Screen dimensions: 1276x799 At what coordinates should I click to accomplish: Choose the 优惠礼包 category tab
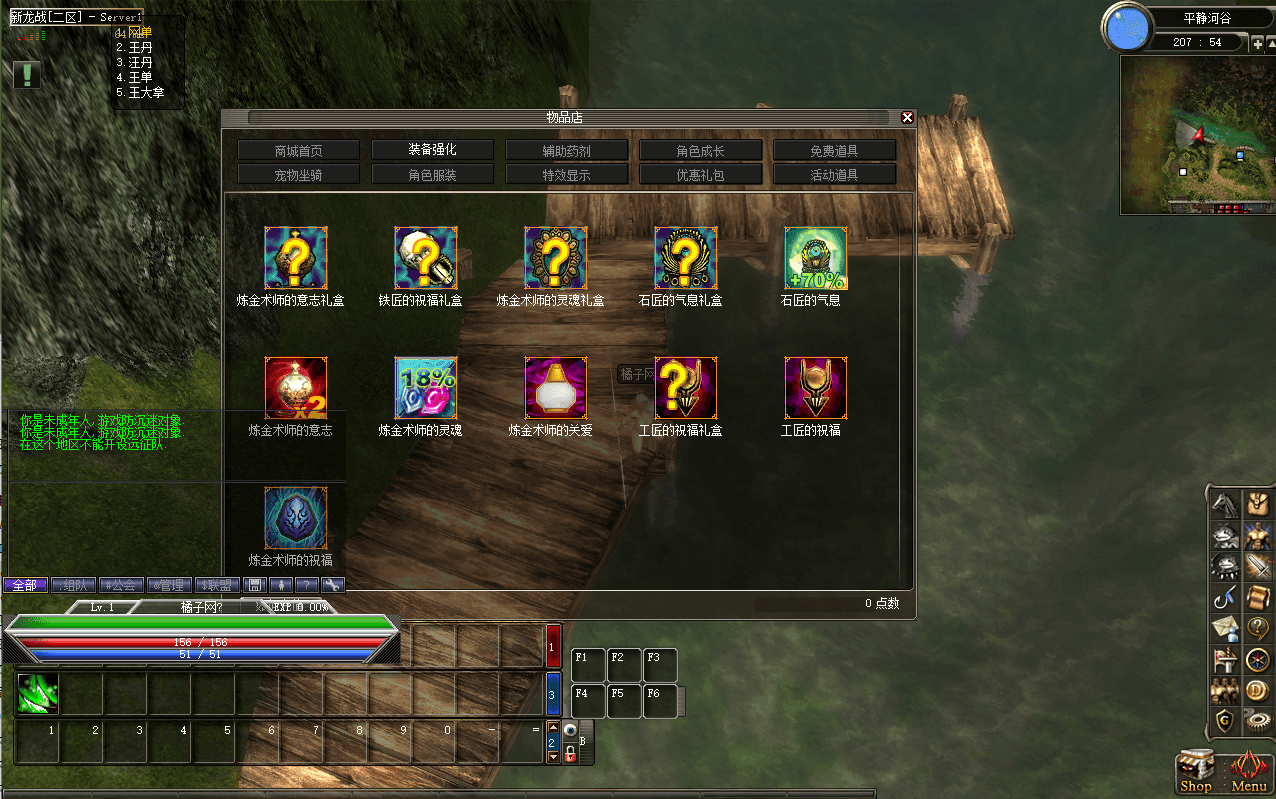(x=700, y=175)
